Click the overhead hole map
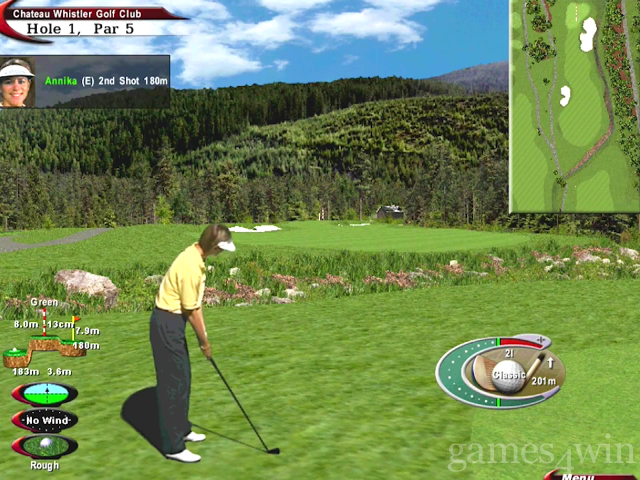This screenshot has width=640, height=480. (574, 105)
